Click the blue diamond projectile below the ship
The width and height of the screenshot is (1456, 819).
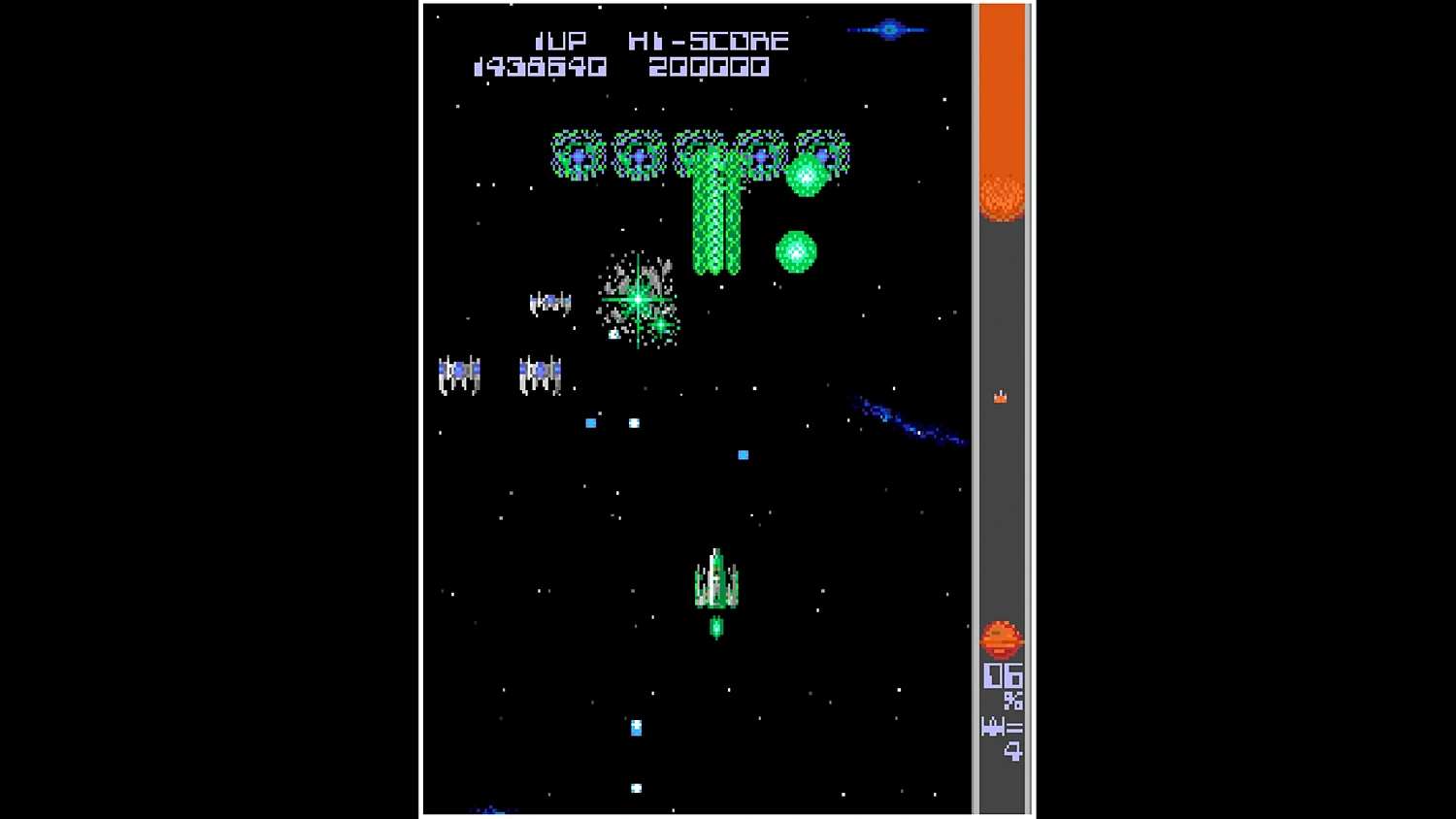(636, 728)
